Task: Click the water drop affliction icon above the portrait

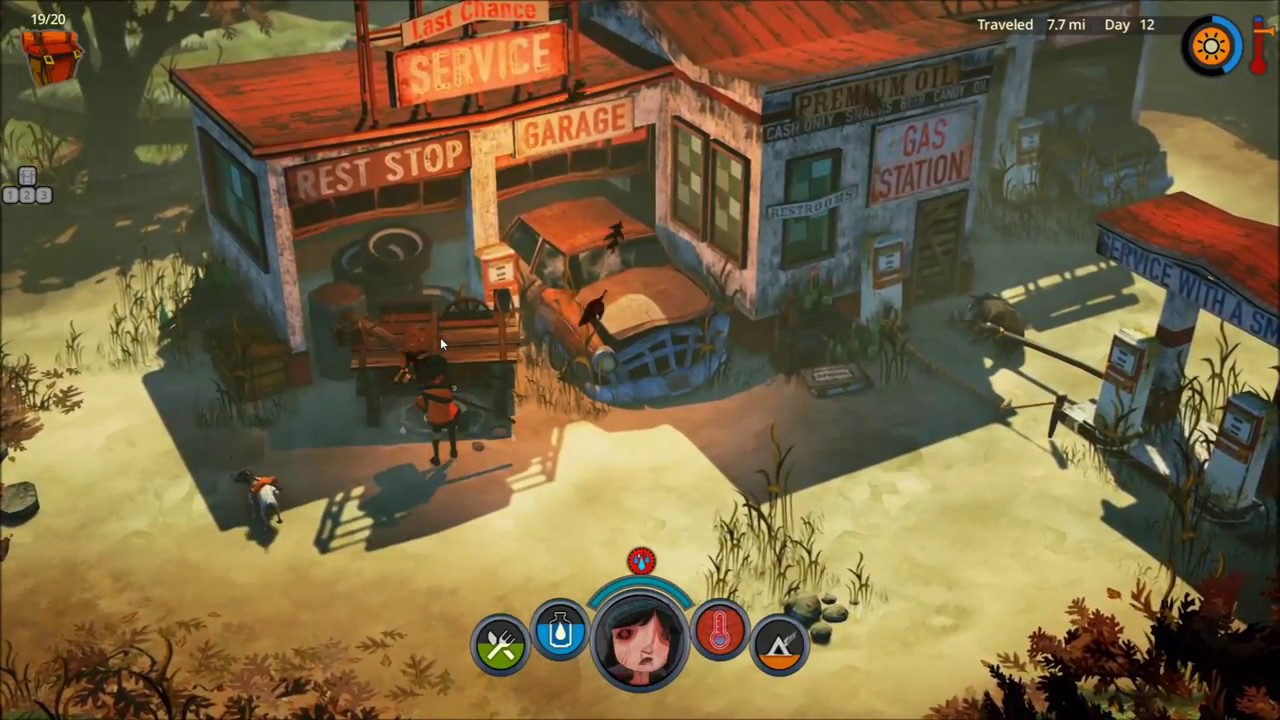Action: coord(641,561)
